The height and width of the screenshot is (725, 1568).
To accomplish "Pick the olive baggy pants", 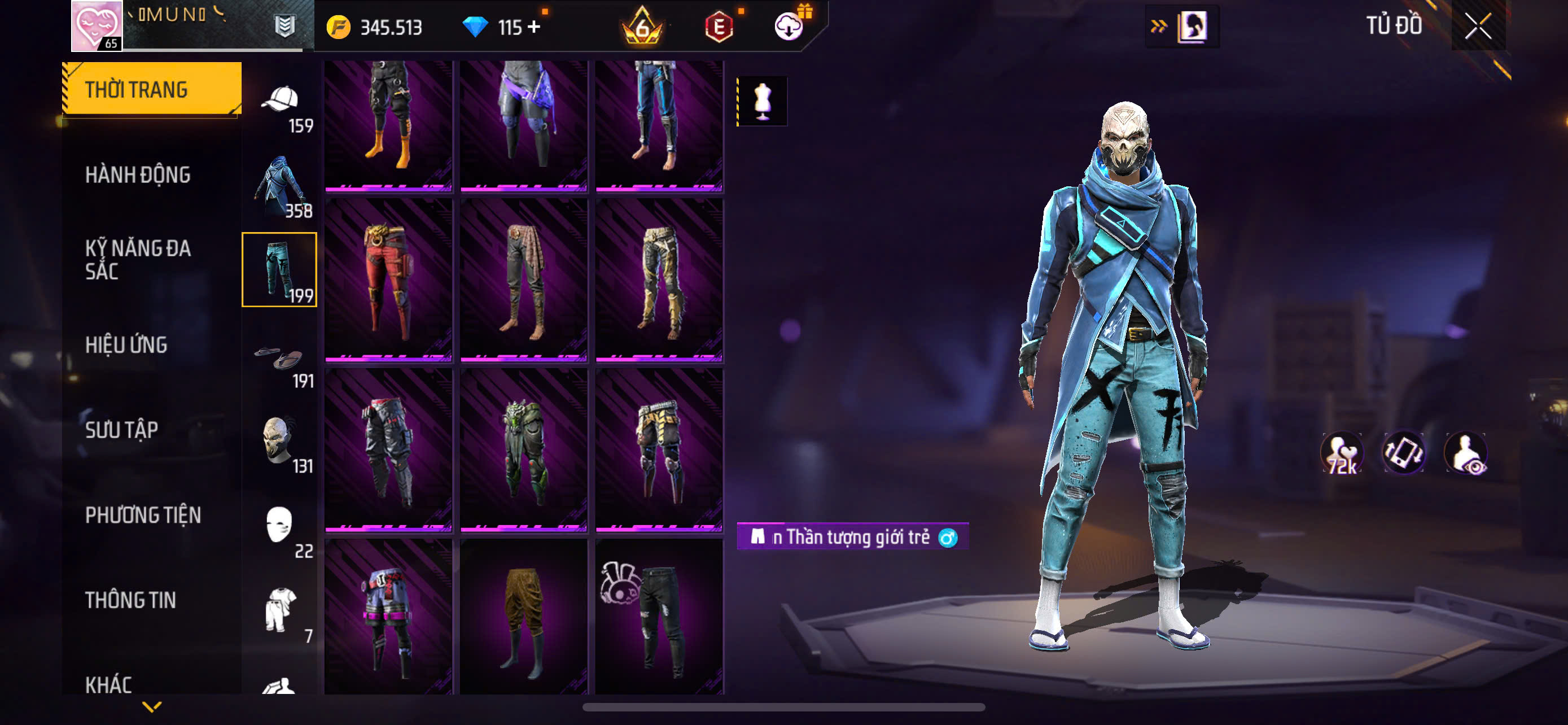I will [523, 615].
